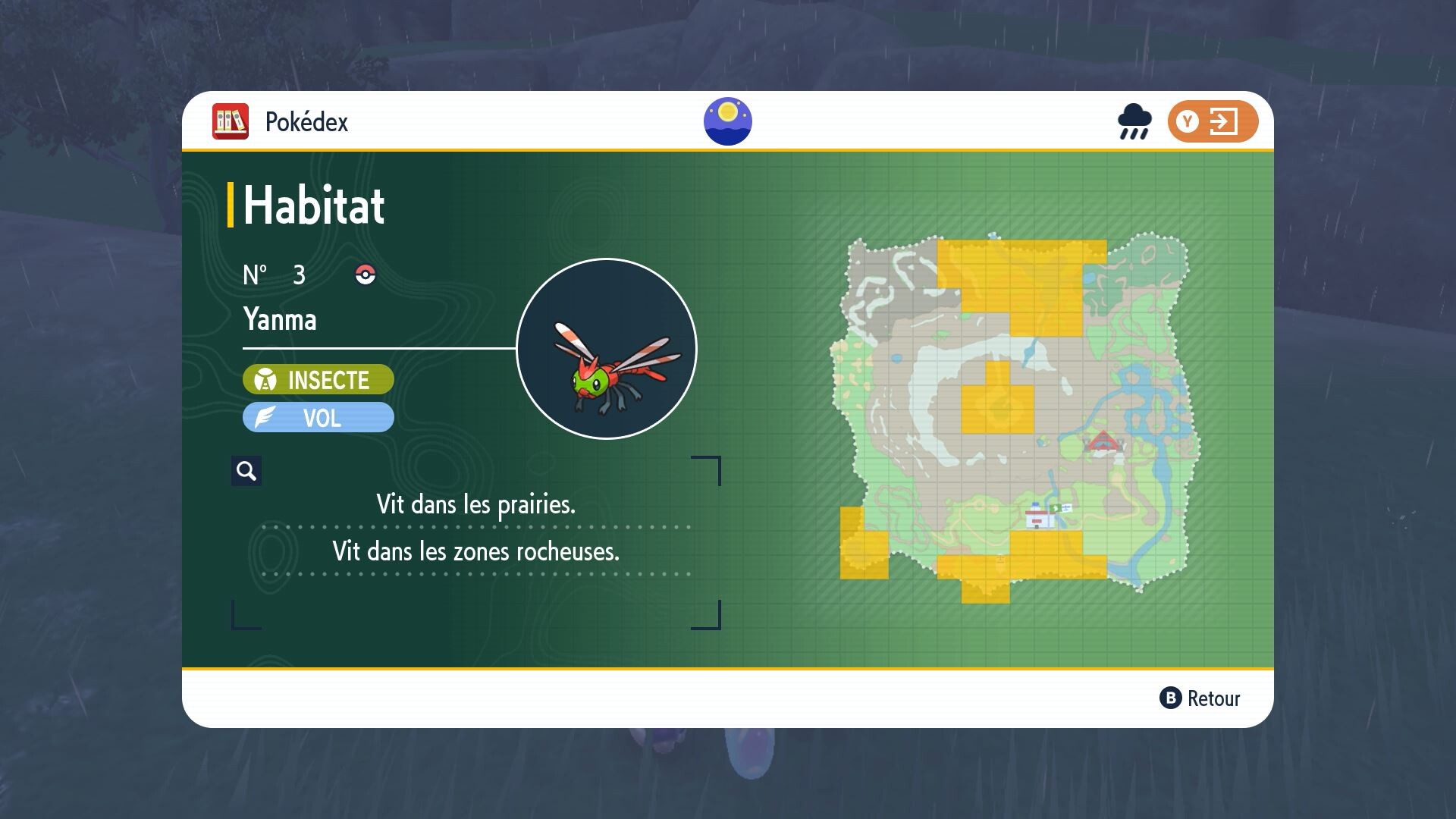
Task: Toggle the INSECTE type badge
Action: 318,380
